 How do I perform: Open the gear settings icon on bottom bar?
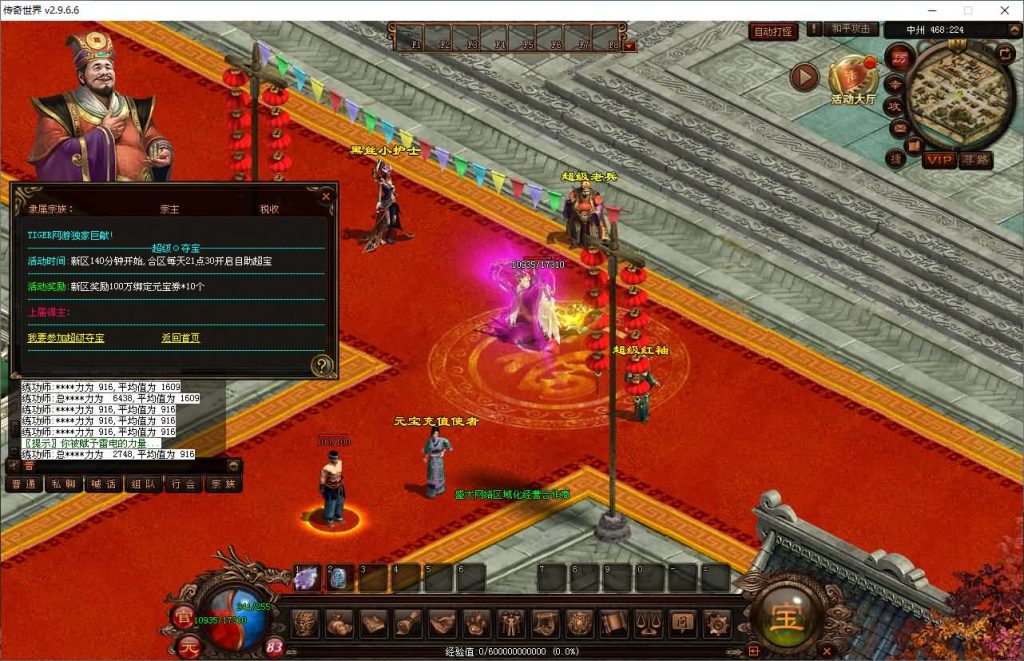click(x=716, y=623)
